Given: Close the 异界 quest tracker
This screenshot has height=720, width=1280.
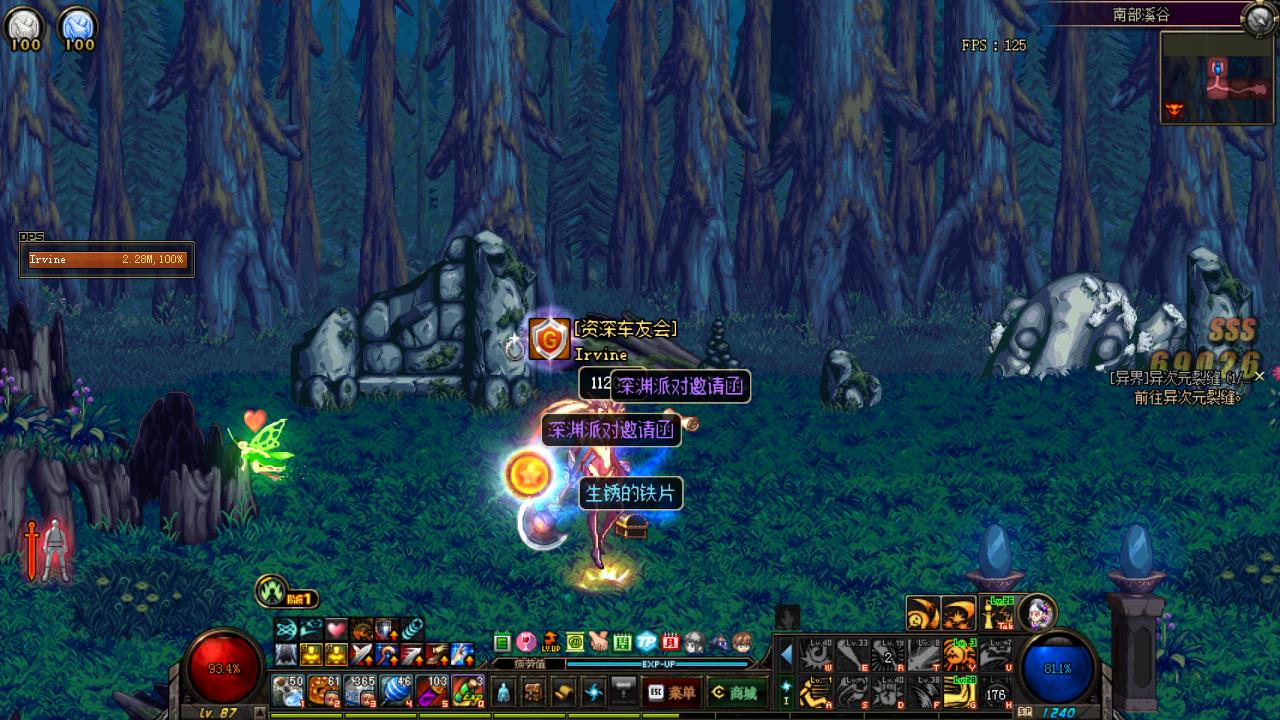Looking at the screenshot, I should coord(1260,376).
